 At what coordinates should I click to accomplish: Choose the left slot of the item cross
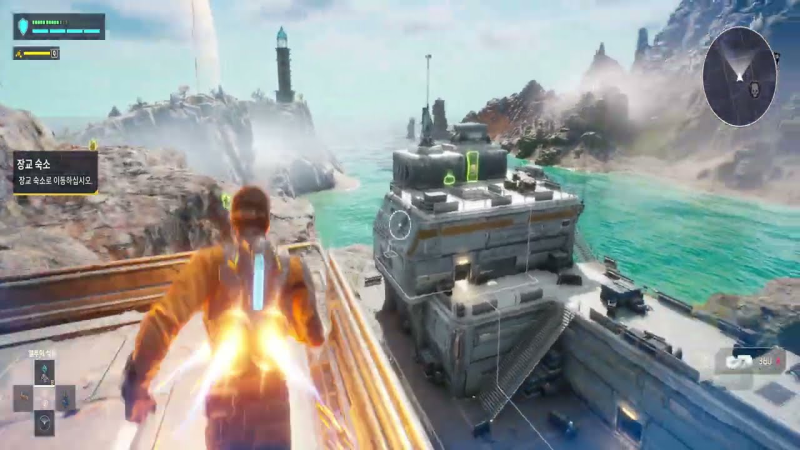(x=23, y=398)
